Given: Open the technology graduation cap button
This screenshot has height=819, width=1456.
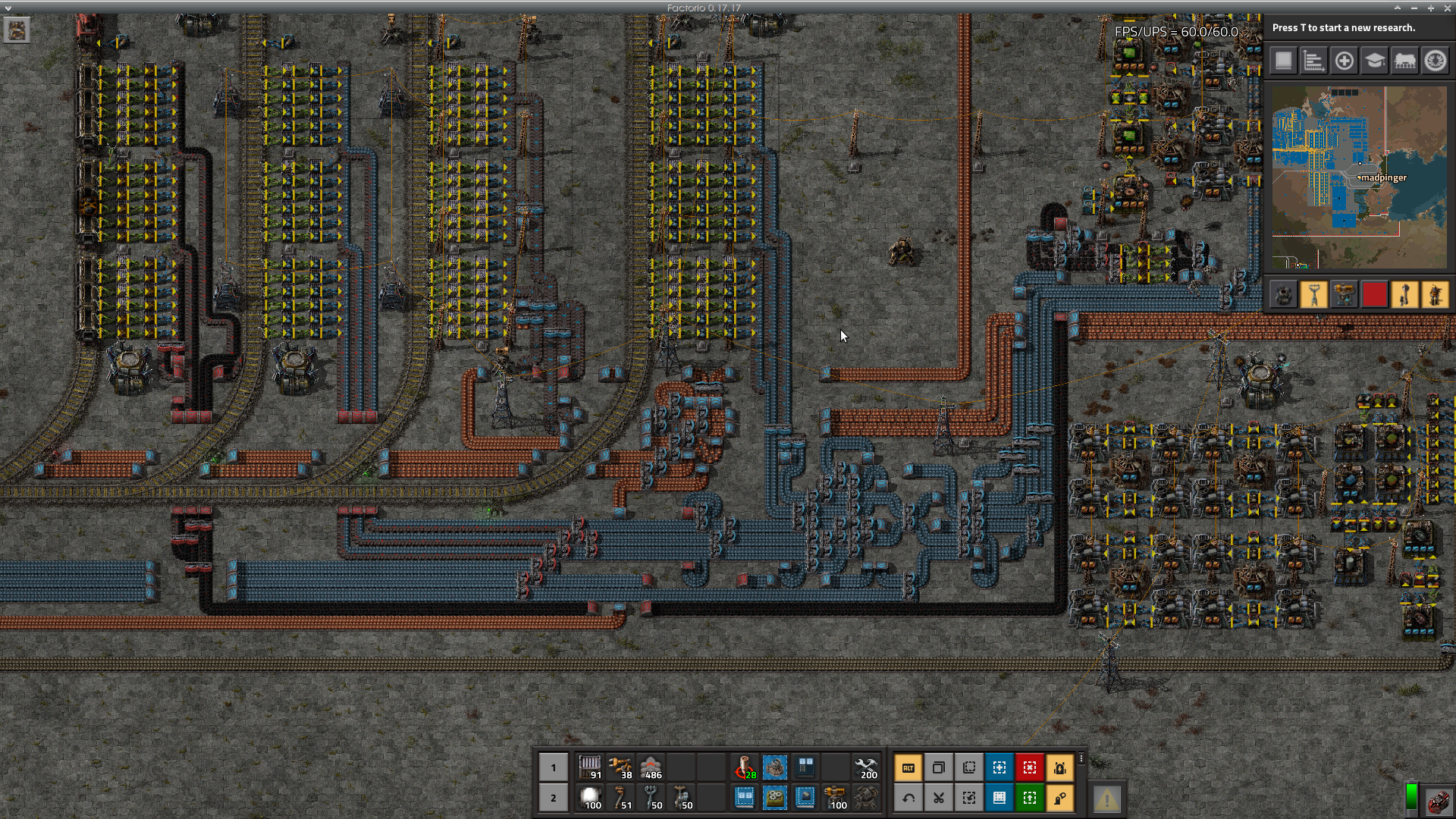Looking at the screenshot, I should tap(1375, 61).
